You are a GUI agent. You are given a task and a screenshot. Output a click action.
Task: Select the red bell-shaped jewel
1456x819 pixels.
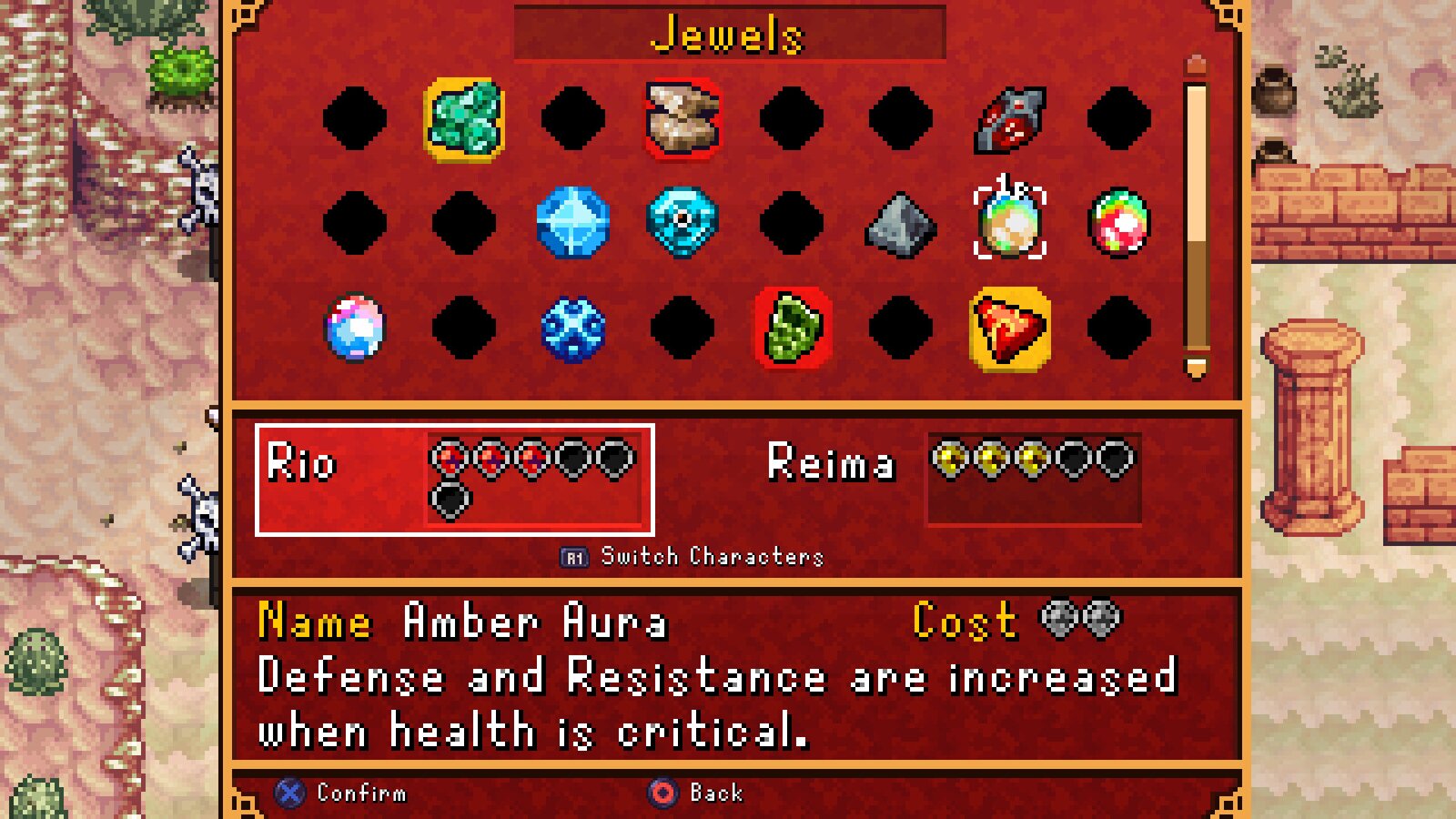(1010, 329)
